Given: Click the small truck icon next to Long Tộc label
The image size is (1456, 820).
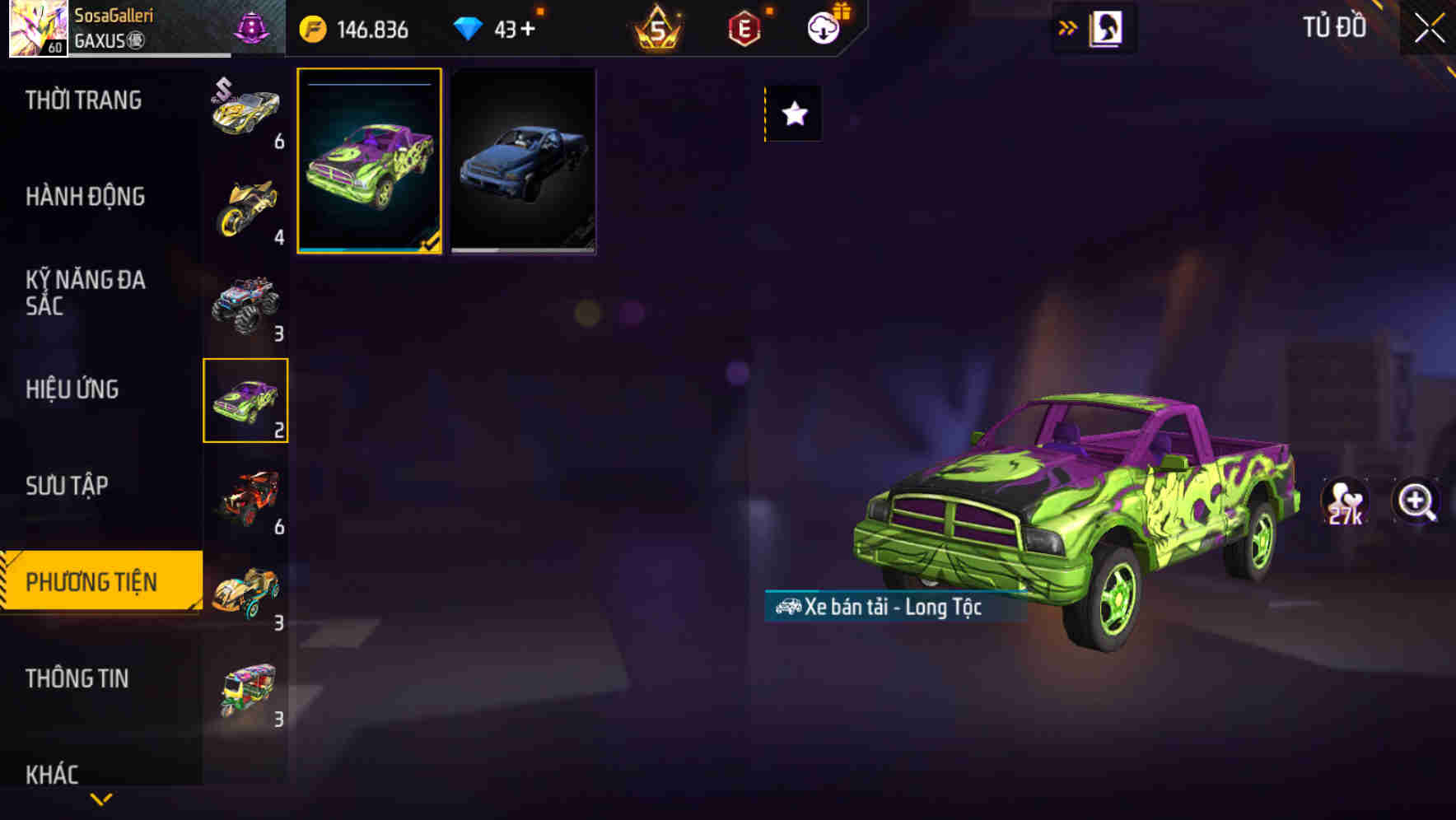Looking at the screenshot, I should click(x=786, y=608).
